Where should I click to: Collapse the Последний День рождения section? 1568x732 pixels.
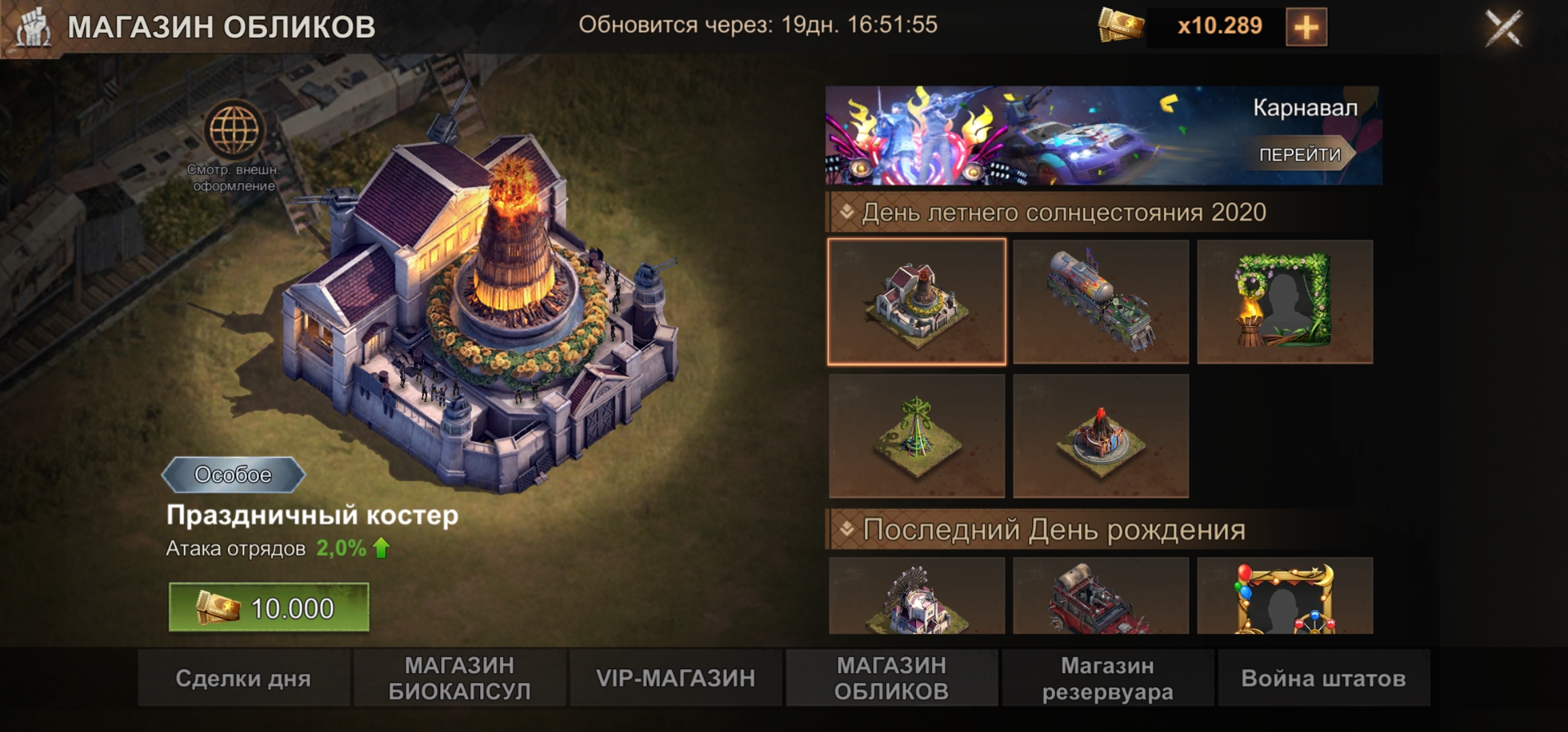coord(847,529)
